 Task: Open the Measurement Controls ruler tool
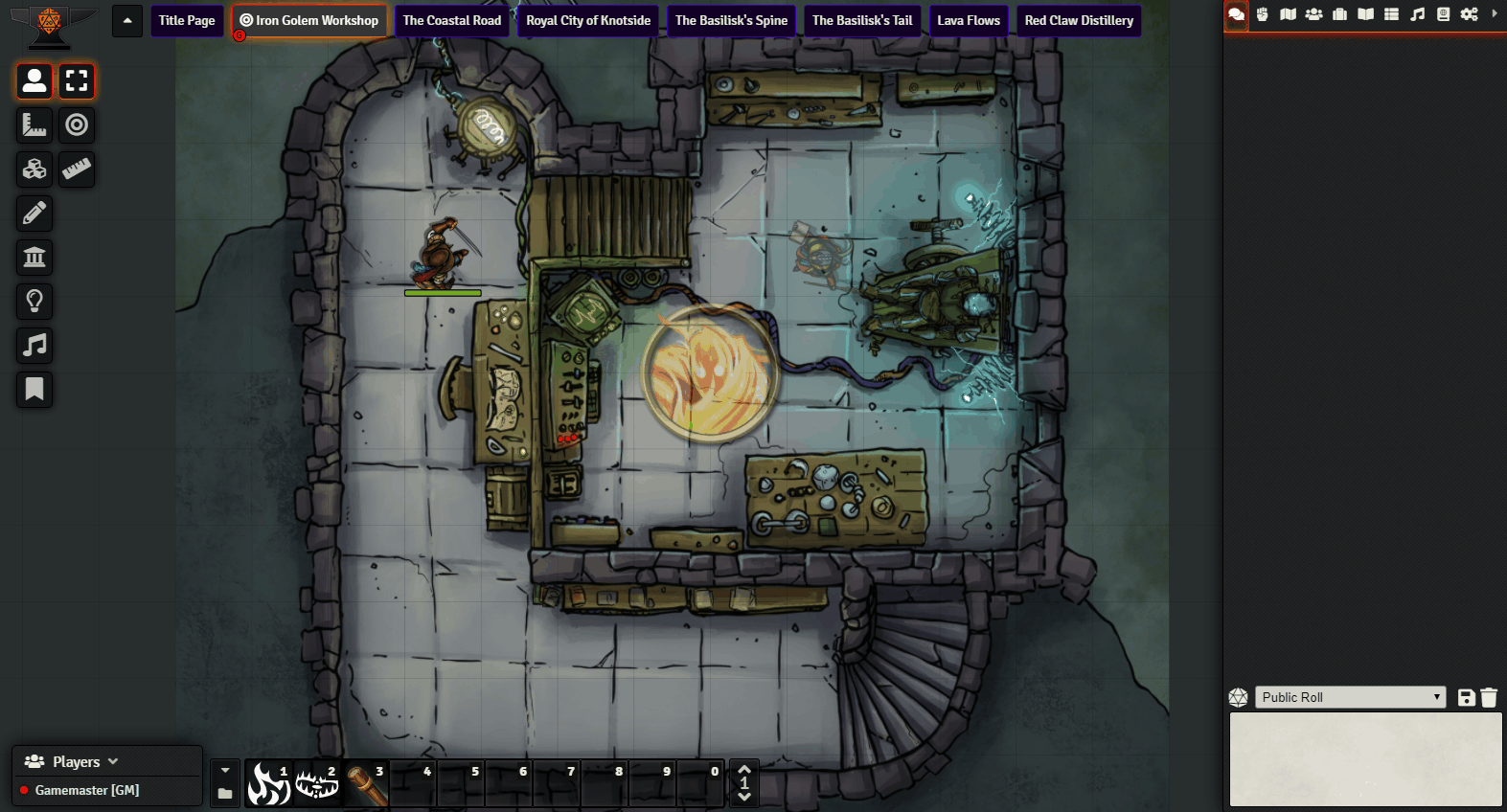(x=34, y=125)
